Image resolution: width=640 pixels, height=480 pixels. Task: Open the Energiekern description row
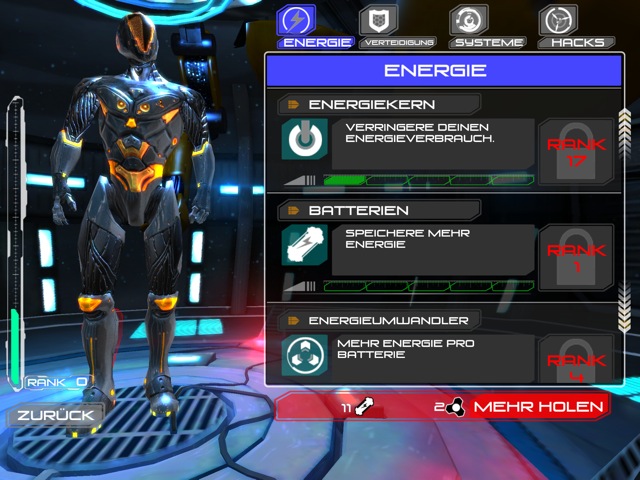click(x=435, y=143)
